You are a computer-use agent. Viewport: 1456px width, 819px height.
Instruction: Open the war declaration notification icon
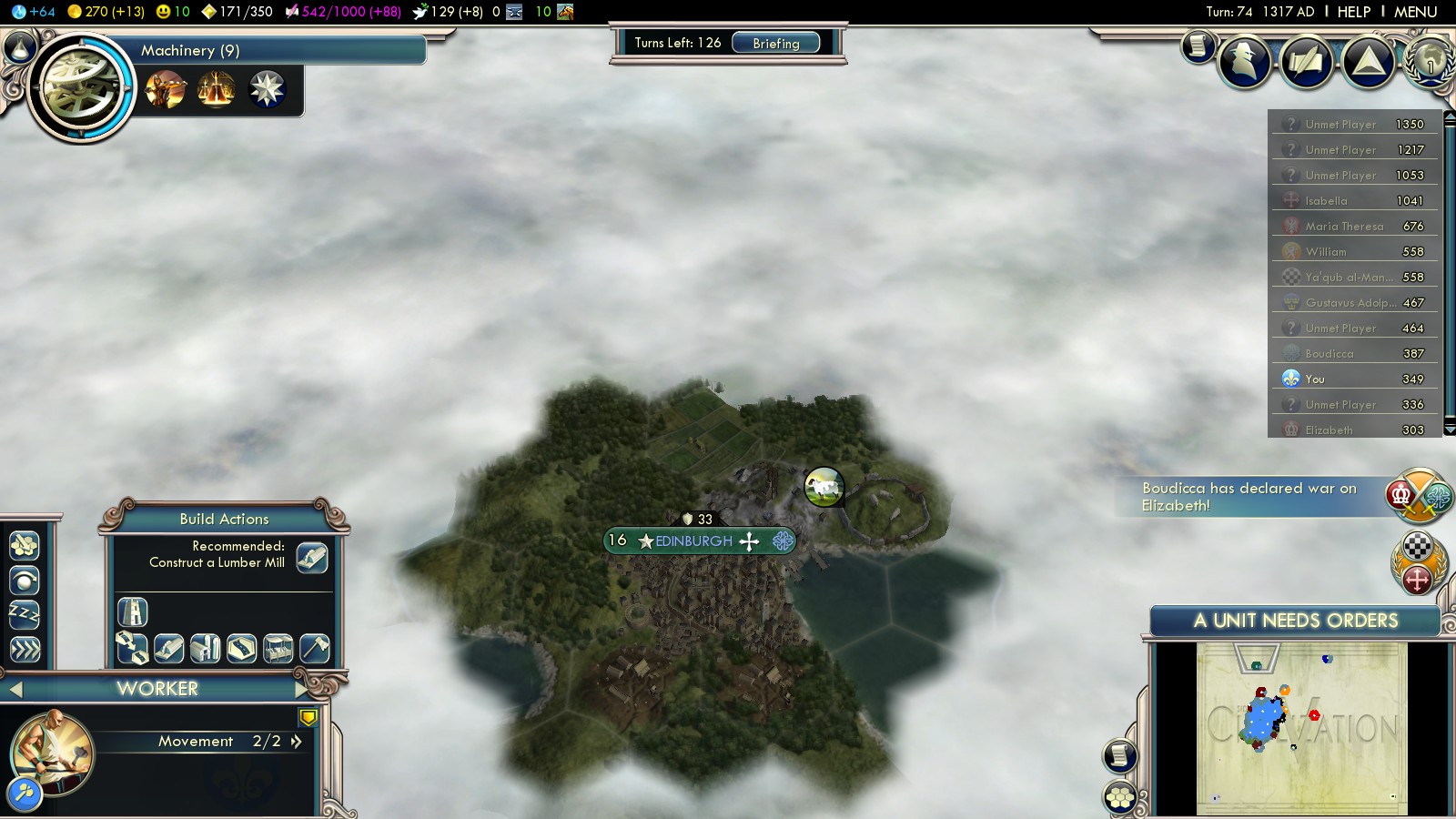tap(1417, 496)
